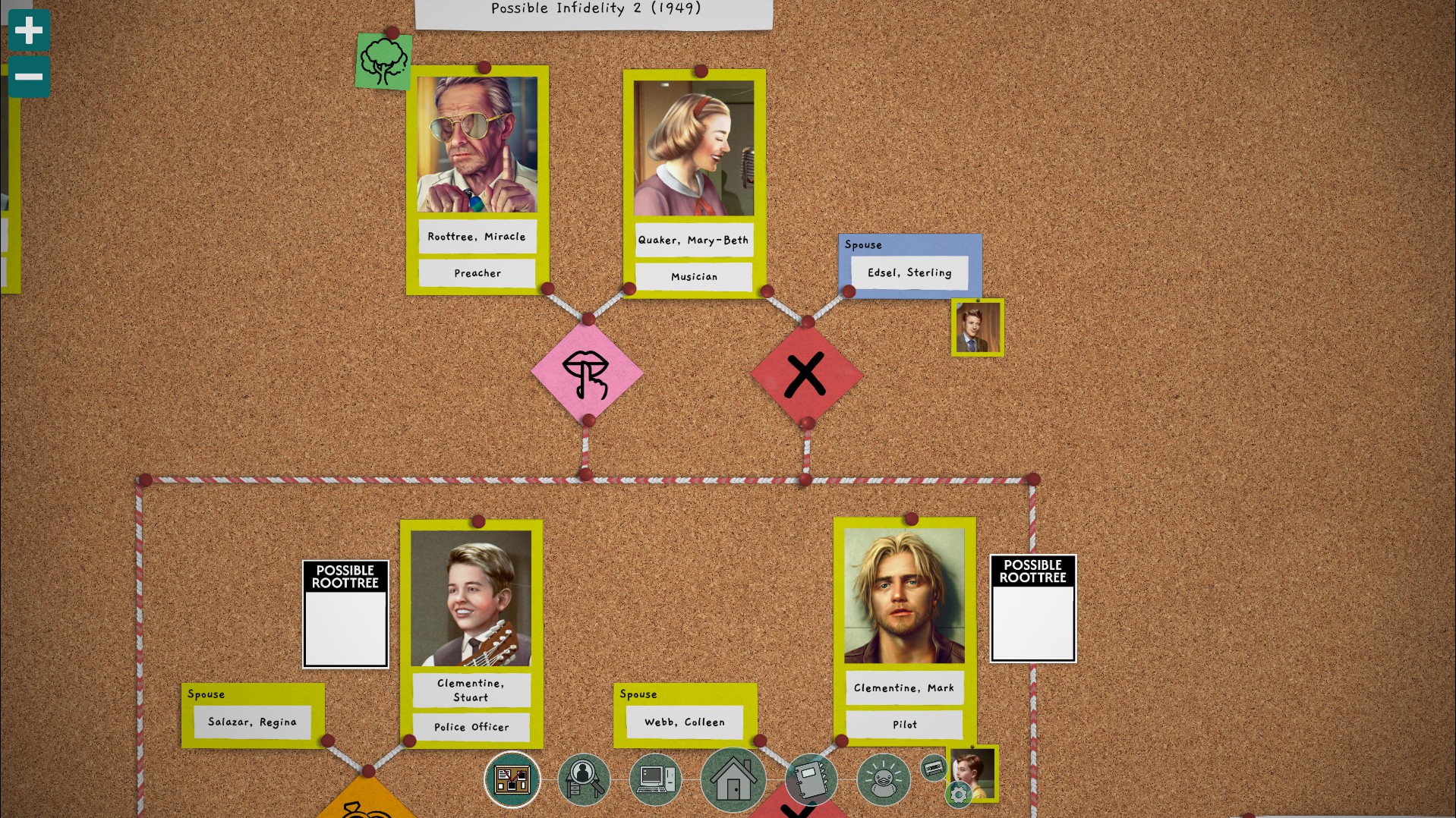
Task: Click the house icon
Action: pos(732,779)
